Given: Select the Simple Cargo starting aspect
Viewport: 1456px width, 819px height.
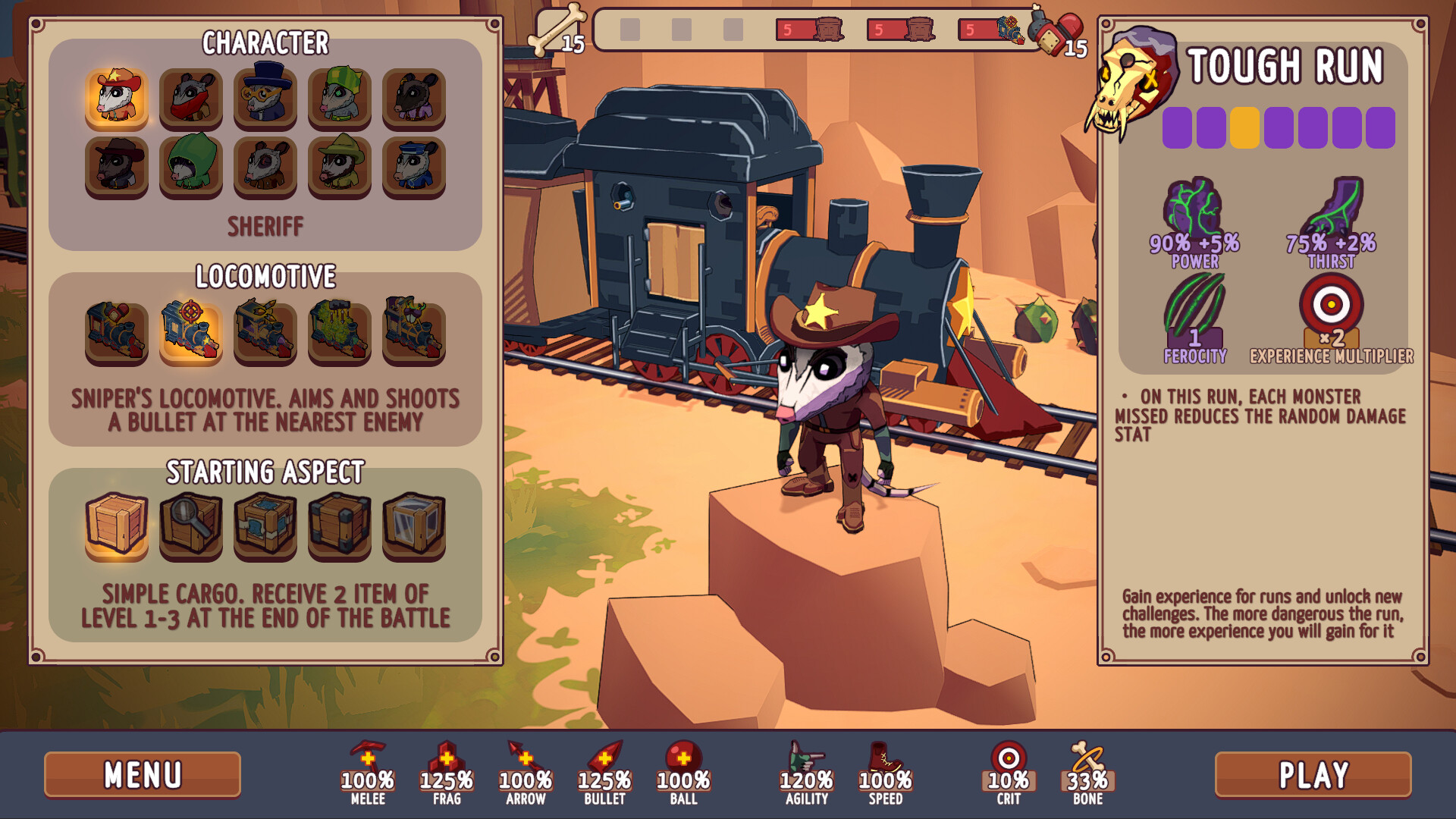Looking at the screenshot, I should point(116,525).
